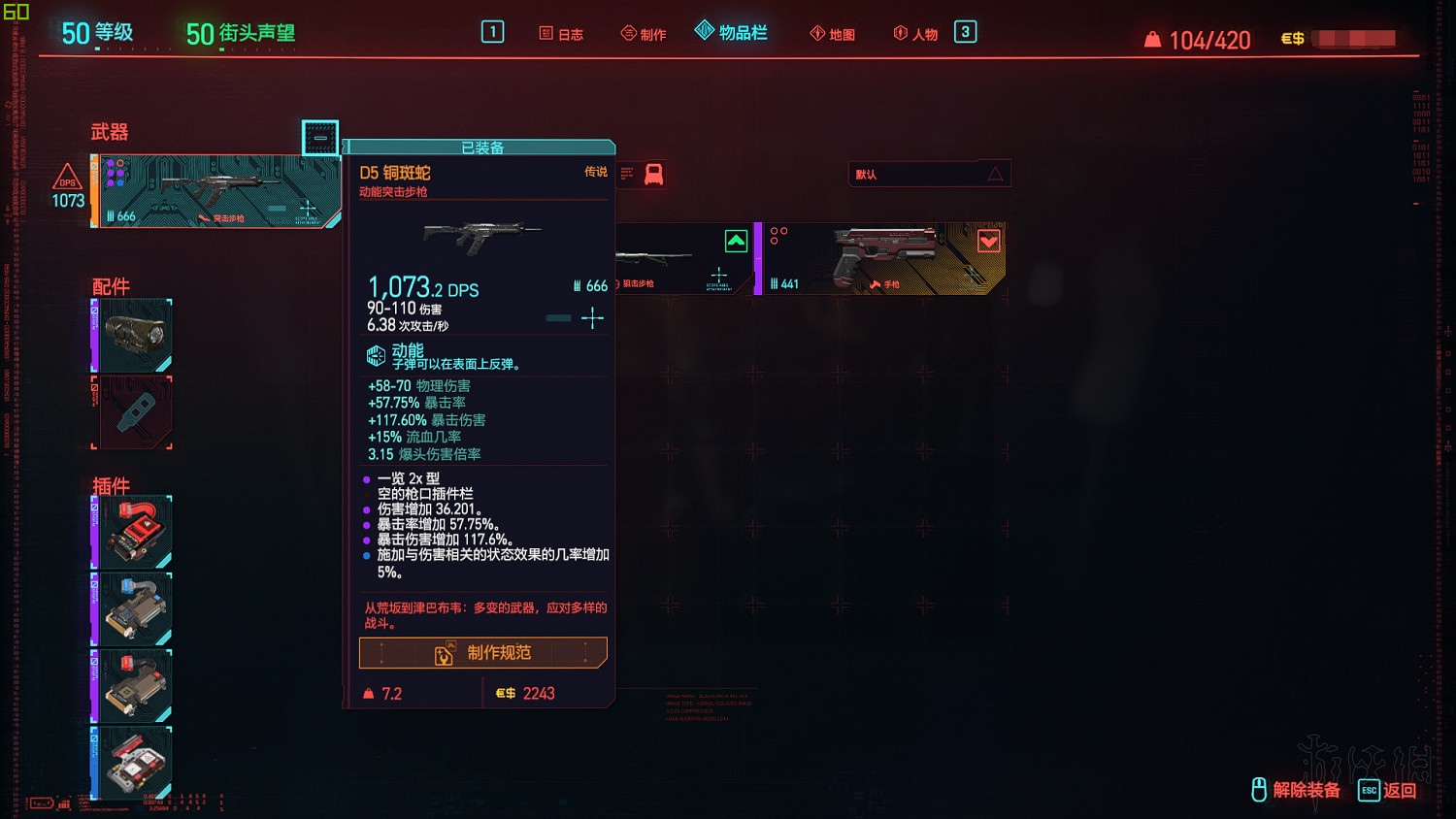Toggle the green upgrade arrow on the sniper rifle slot
The image size is (1456, 819).
click(x=736, y=241)
